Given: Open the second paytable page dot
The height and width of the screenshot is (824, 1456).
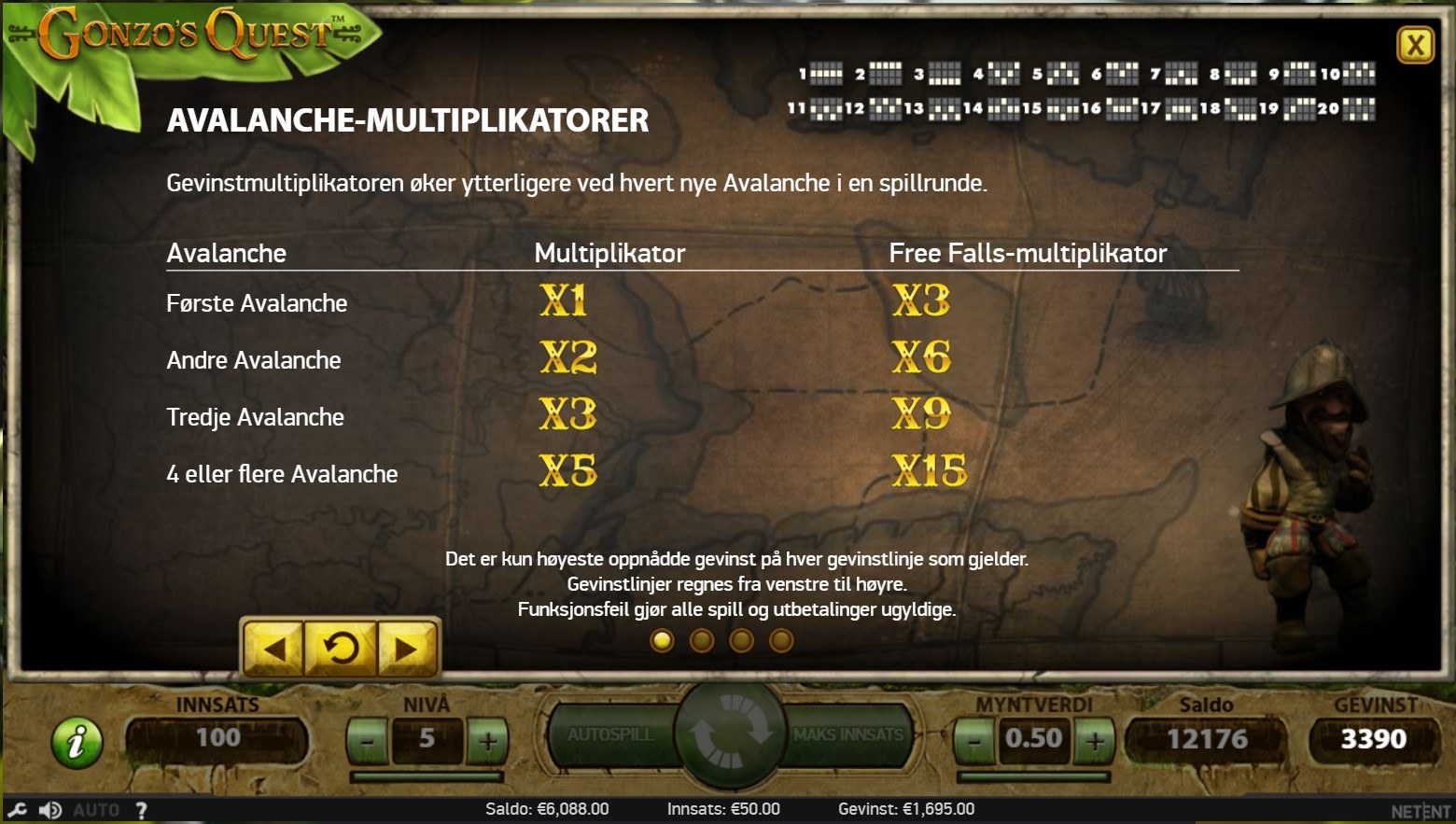Looking at the screenshot, I should point(703,640).
